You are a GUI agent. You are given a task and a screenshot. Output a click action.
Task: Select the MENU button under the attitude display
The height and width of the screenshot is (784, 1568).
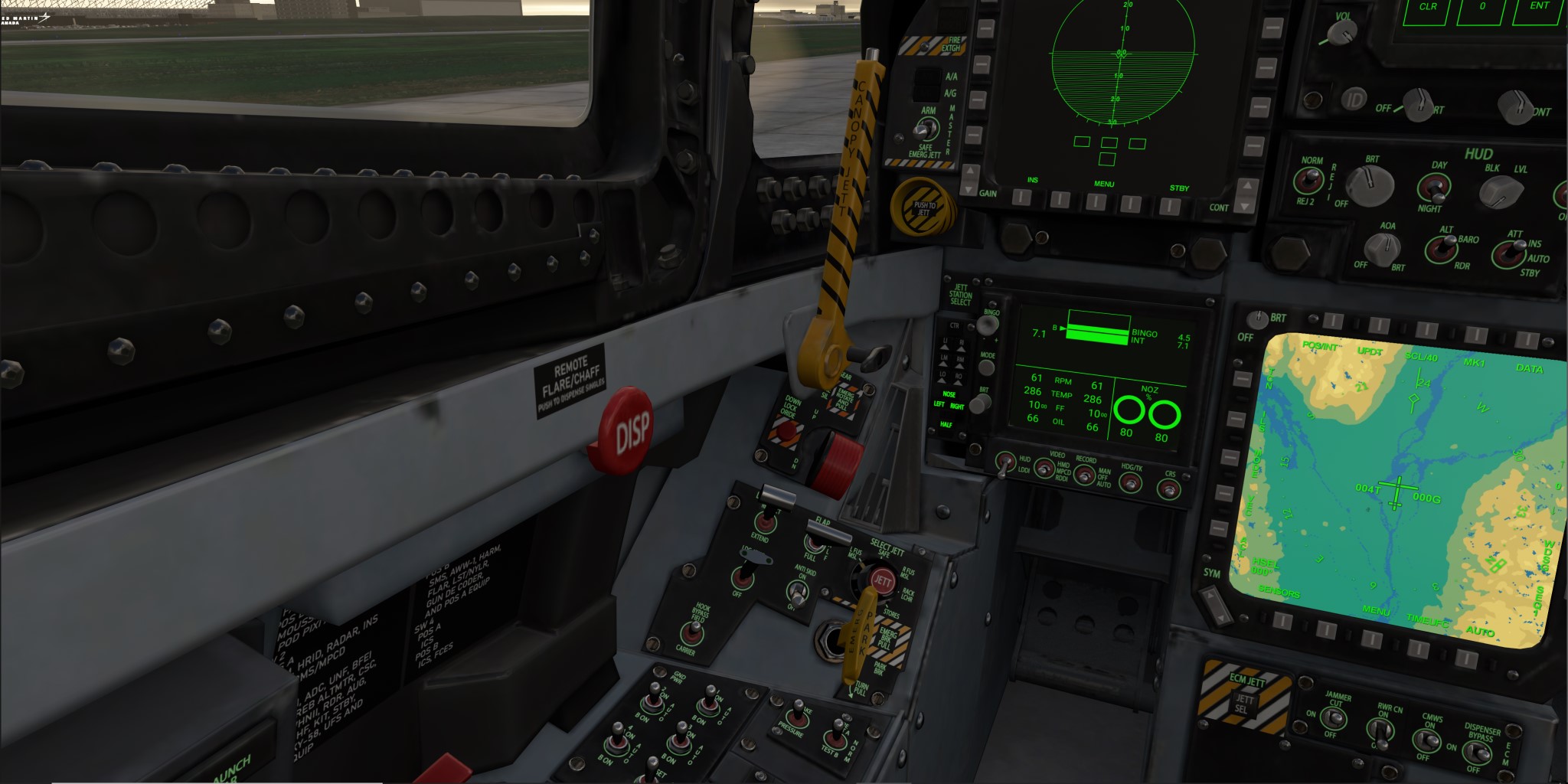(x=1097, y=202)
